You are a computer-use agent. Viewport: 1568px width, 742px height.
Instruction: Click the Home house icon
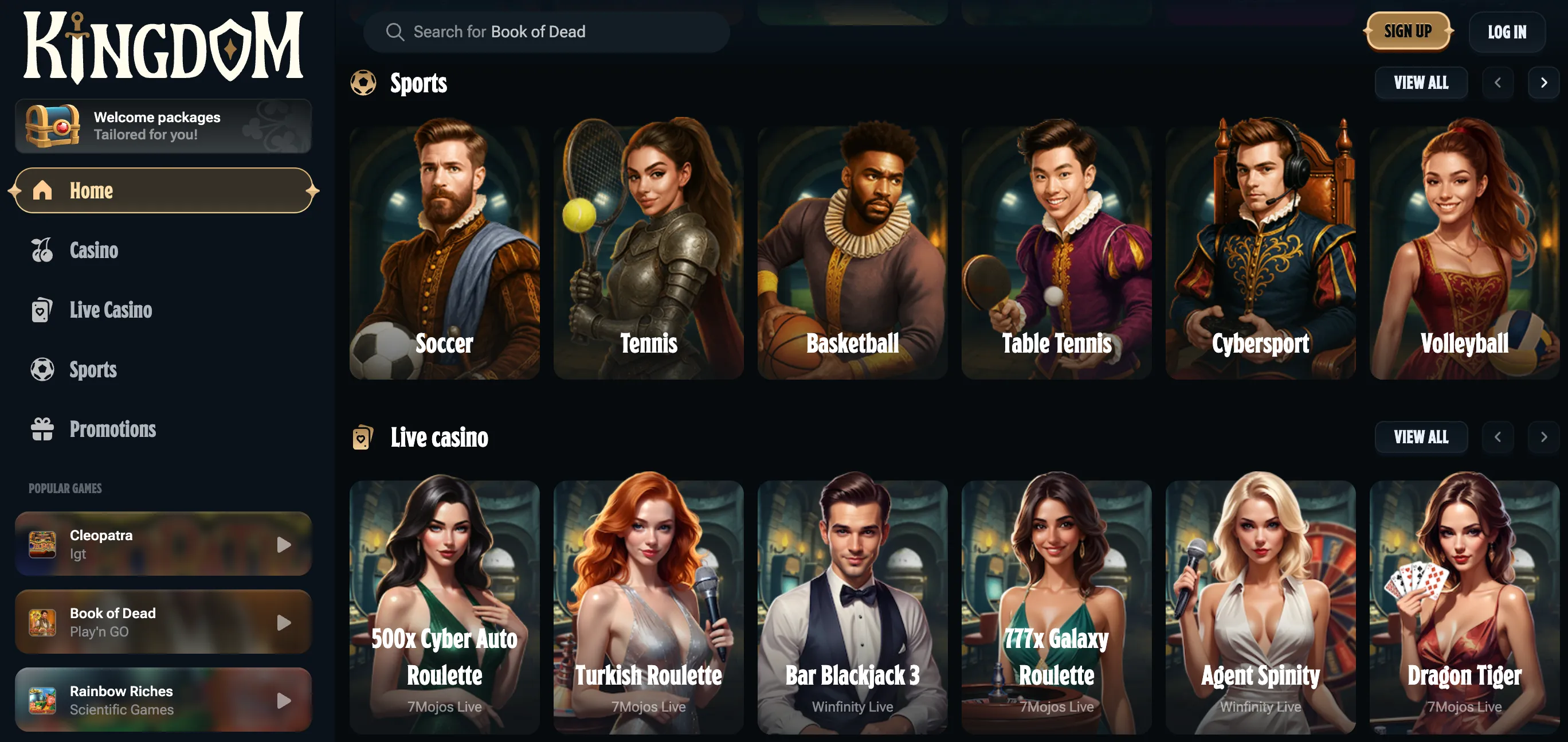(41, 190)
